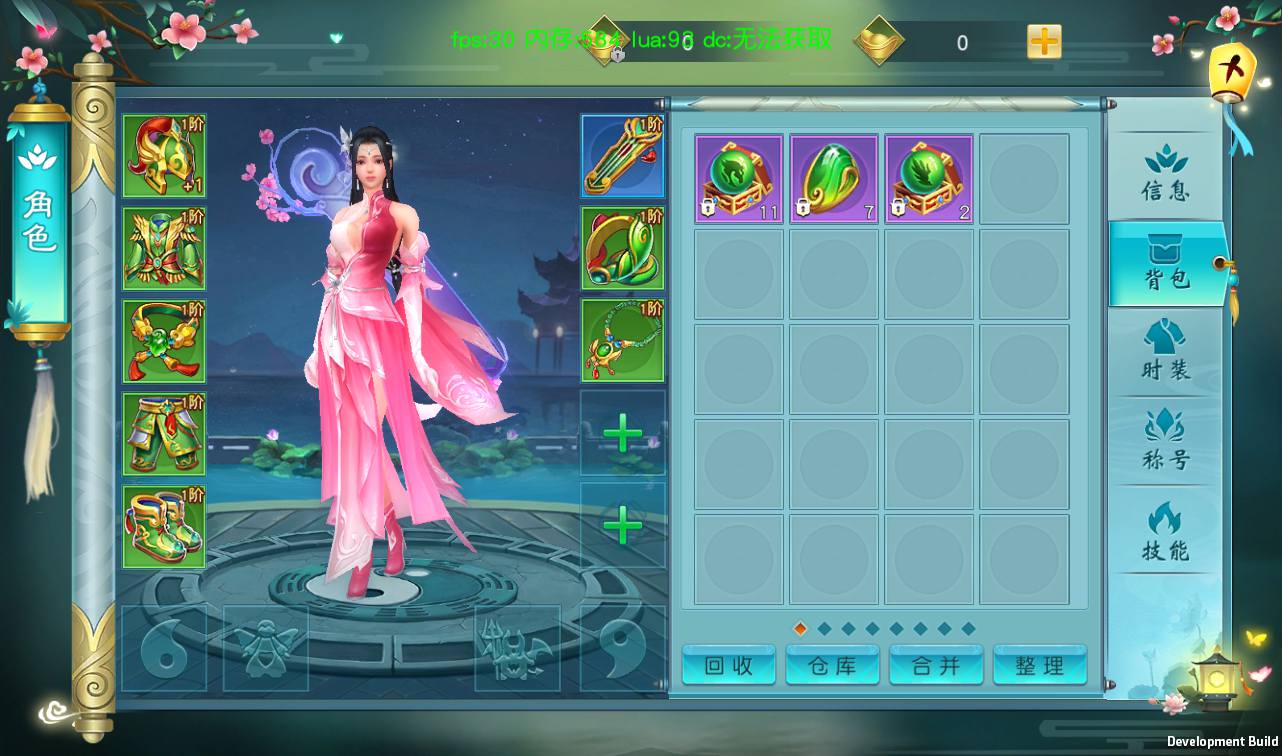Select the green chest armor slot
Image resolution: width=1282 pixels, height=756 pixels.
click(x=164, y=249)
